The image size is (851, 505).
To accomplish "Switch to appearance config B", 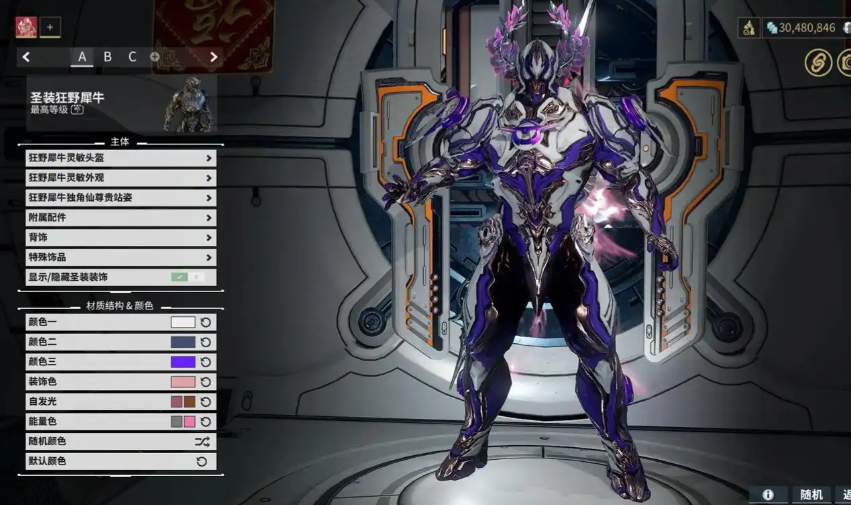I will coord(107,57).
